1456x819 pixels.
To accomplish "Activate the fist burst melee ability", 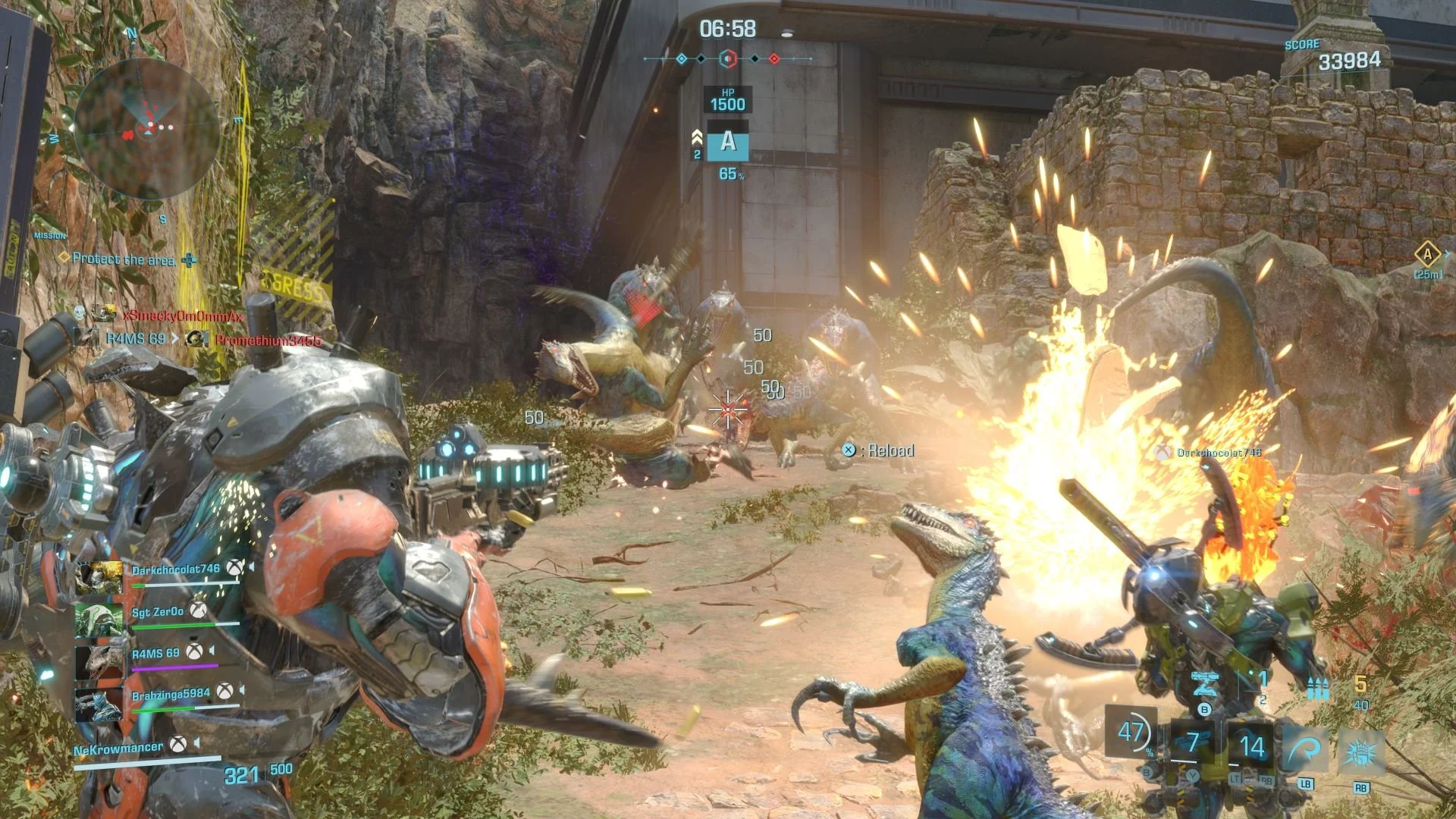I will 1360,752.
